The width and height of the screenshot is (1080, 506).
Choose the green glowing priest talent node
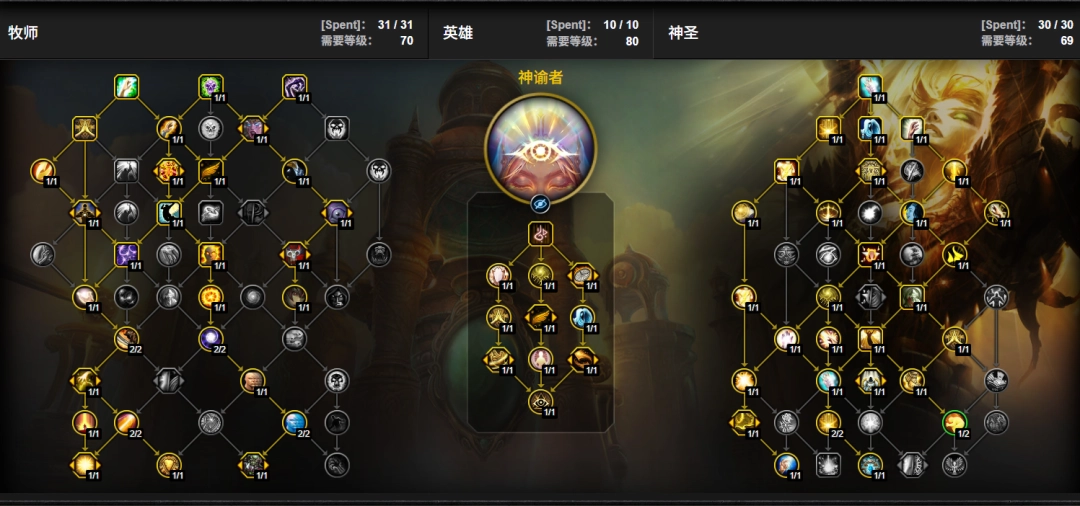click(126, 86)
